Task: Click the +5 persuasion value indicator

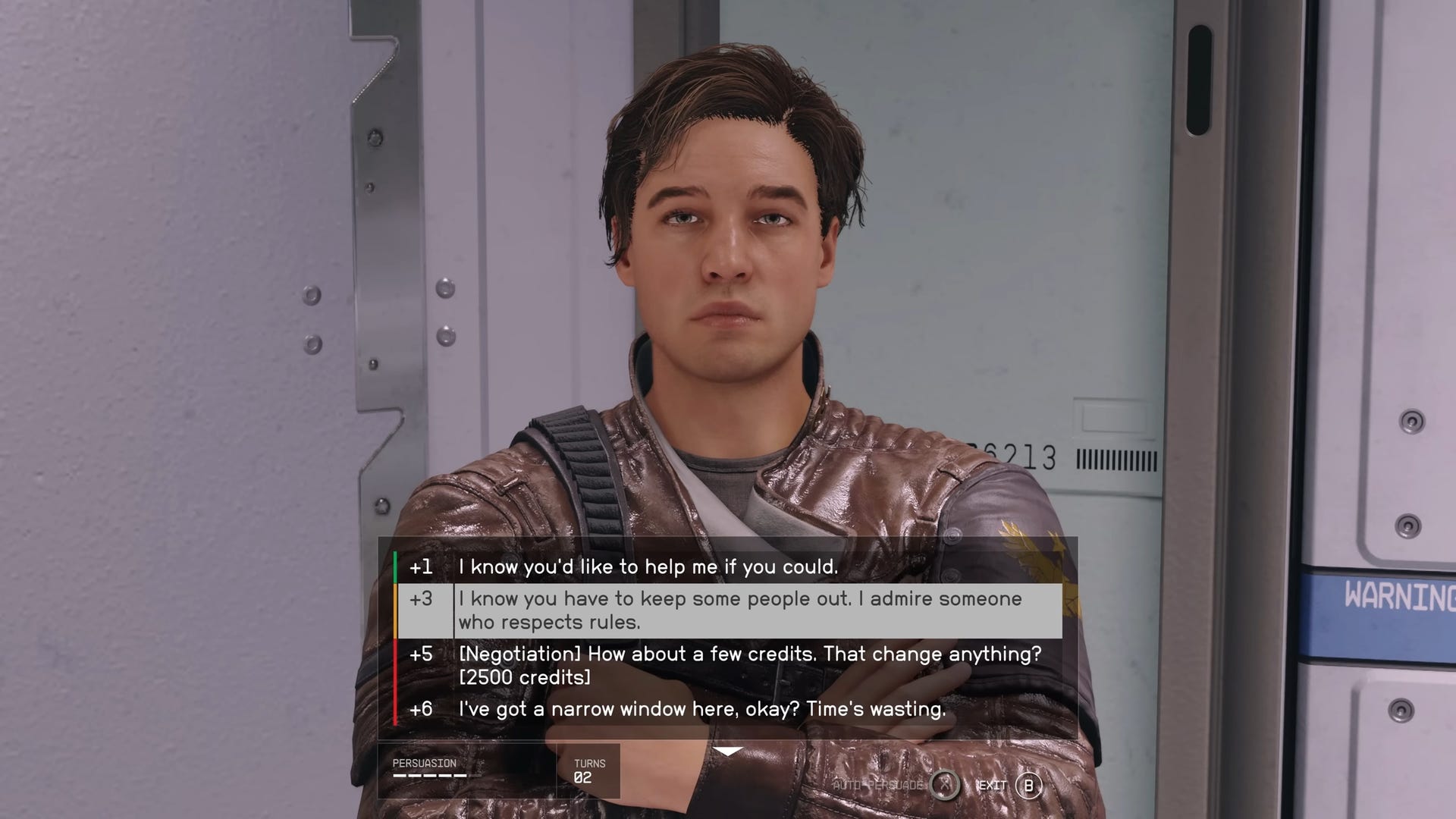Action: pos(422,654)
